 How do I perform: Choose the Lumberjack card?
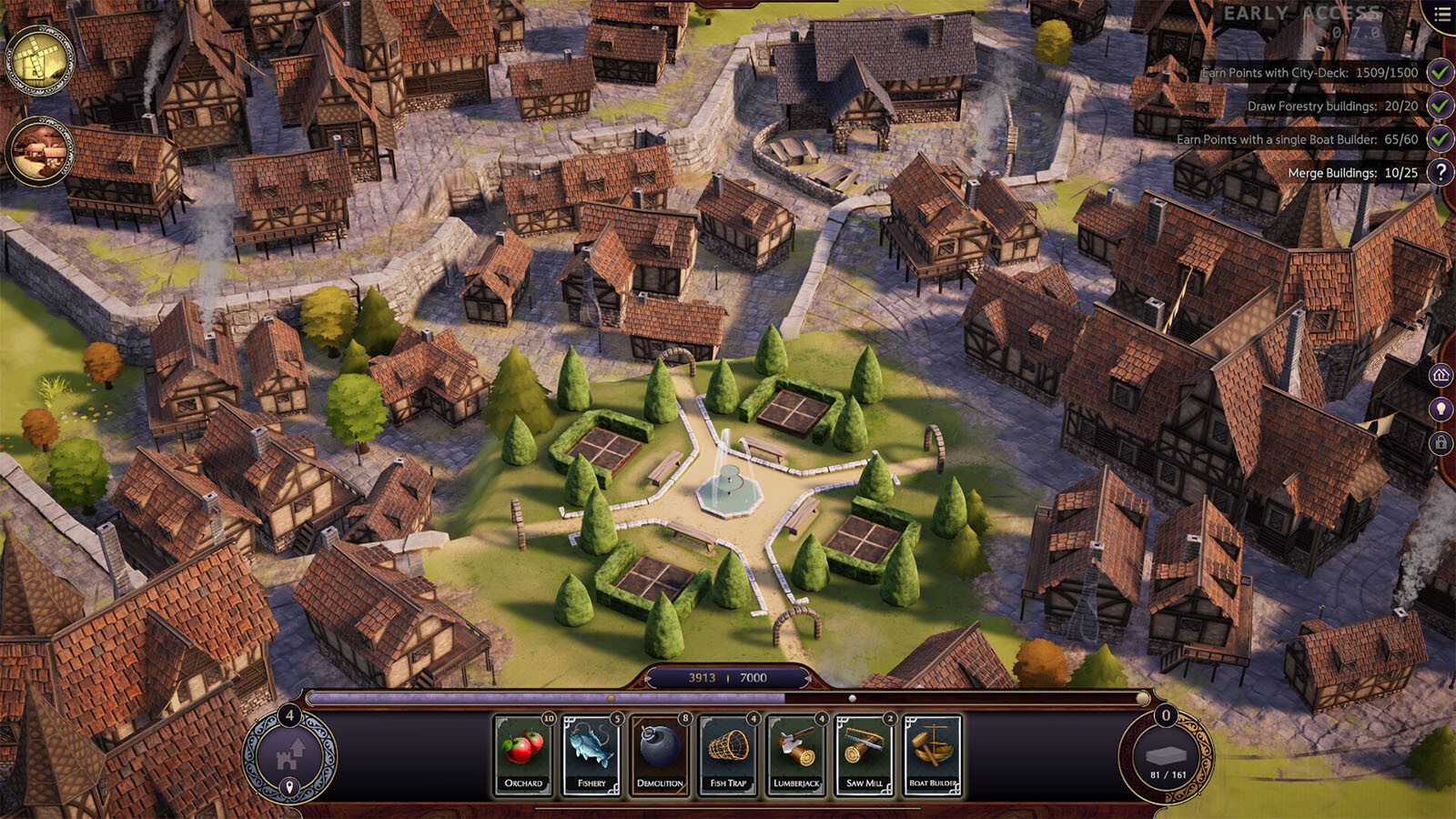point(796,754)
